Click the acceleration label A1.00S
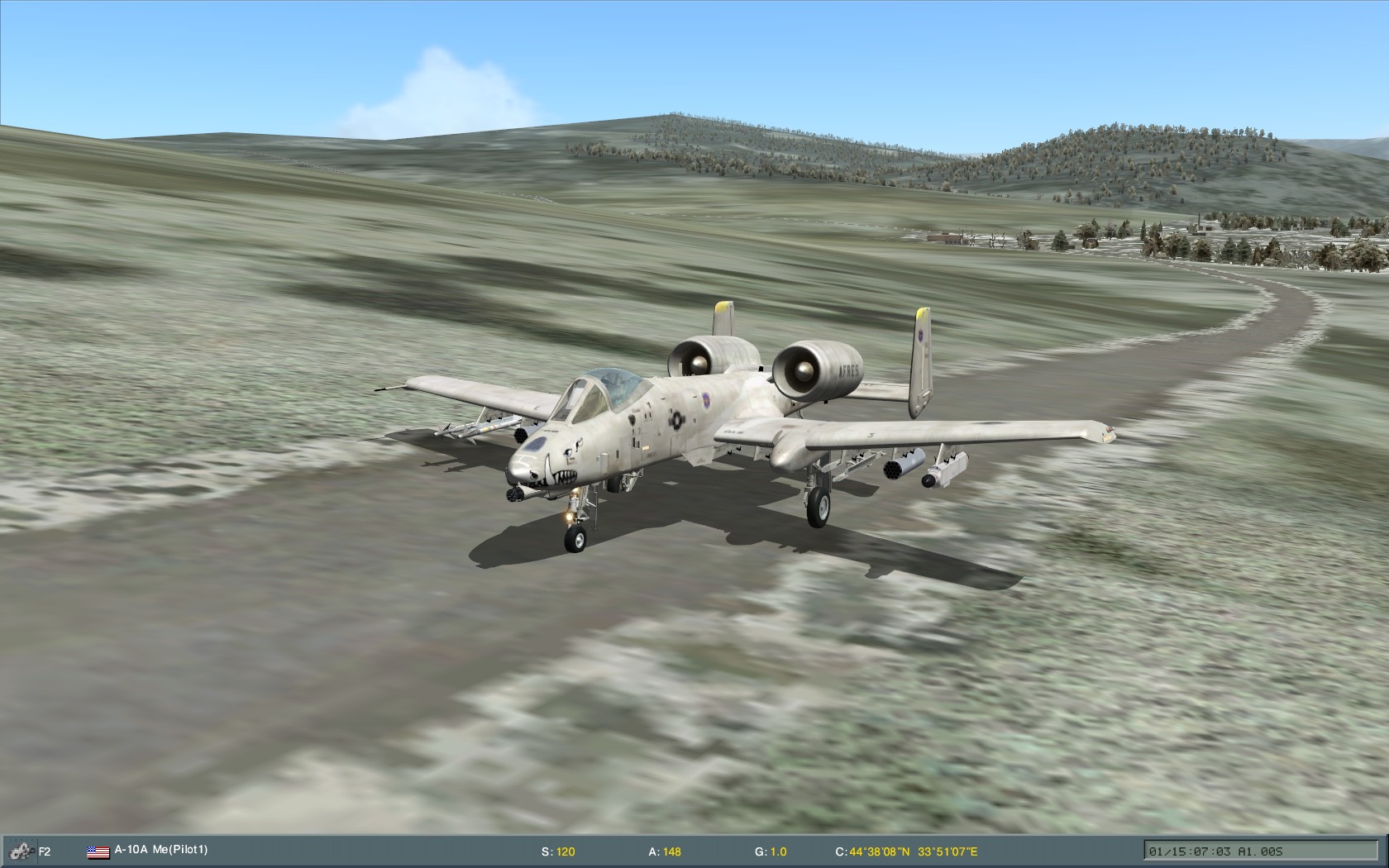 pyautogui.click(x=1261, y=850)
